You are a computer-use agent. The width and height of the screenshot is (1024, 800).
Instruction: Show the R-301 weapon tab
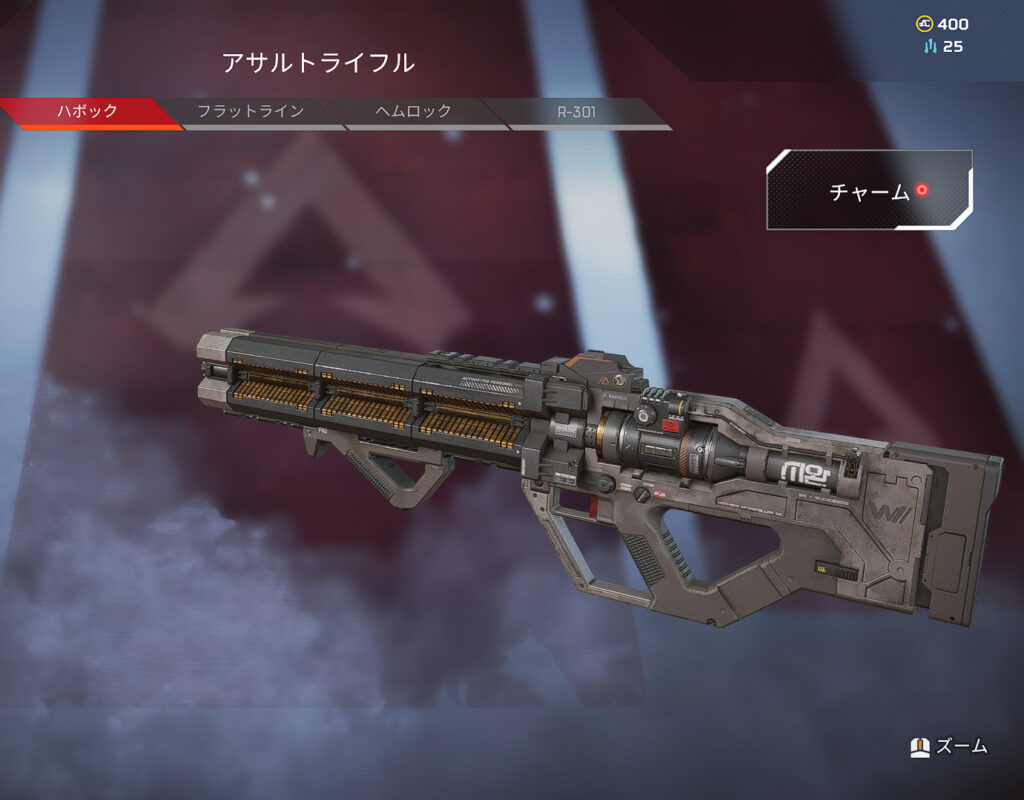click(x=577, y=112)
